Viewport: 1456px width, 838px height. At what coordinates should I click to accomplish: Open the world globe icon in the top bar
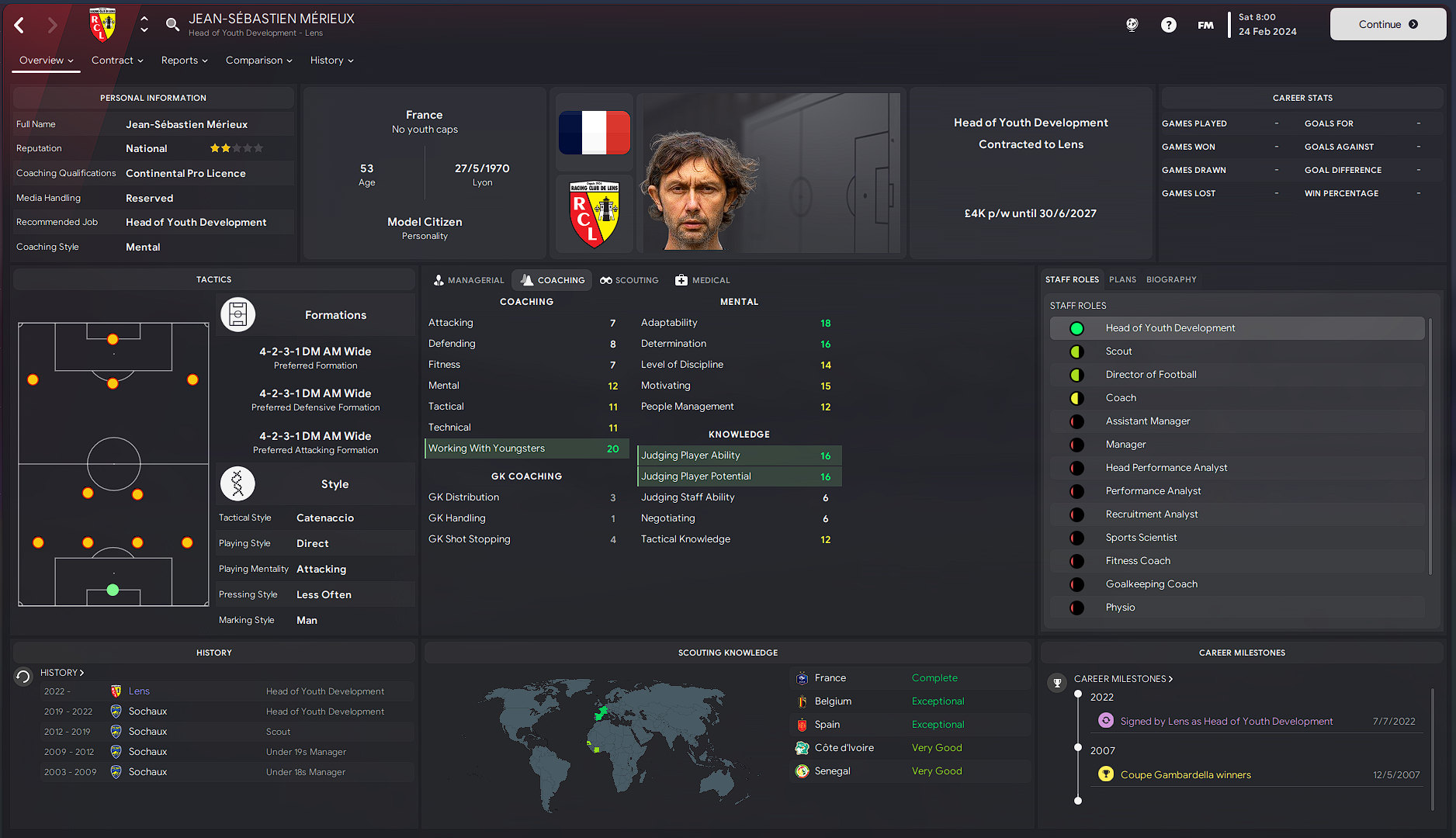pos(1132,24)
